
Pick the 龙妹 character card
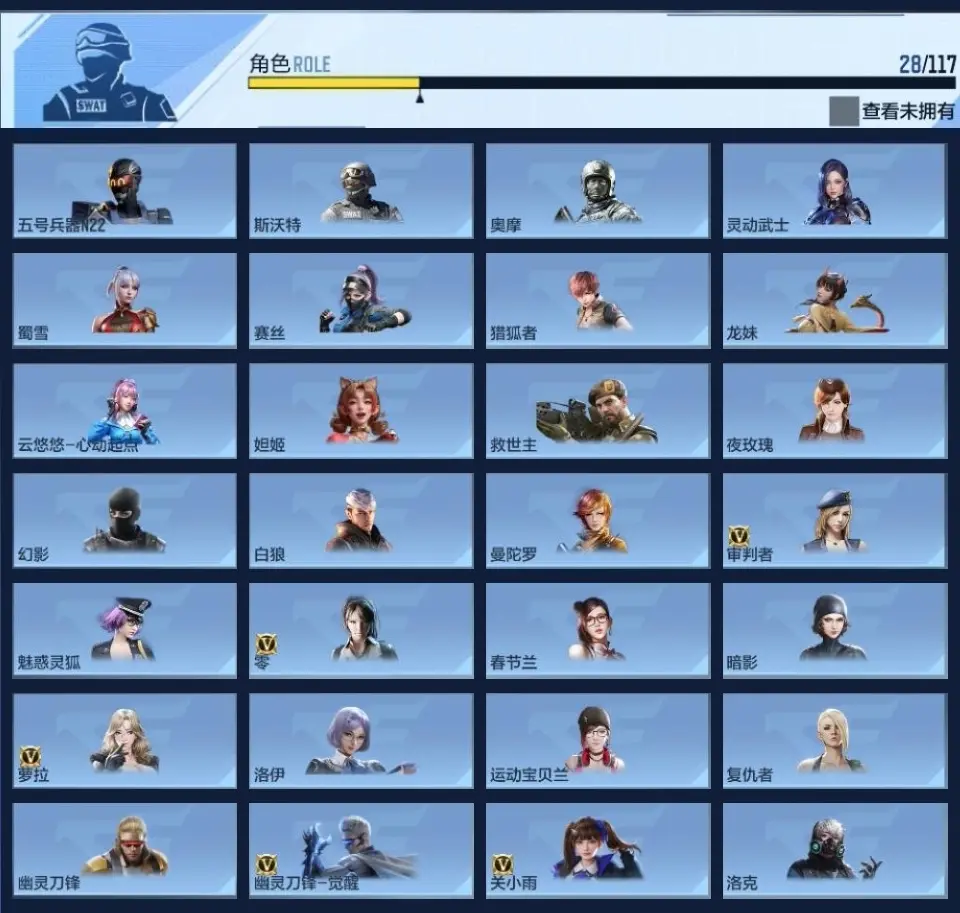click(x=835, y=300)
